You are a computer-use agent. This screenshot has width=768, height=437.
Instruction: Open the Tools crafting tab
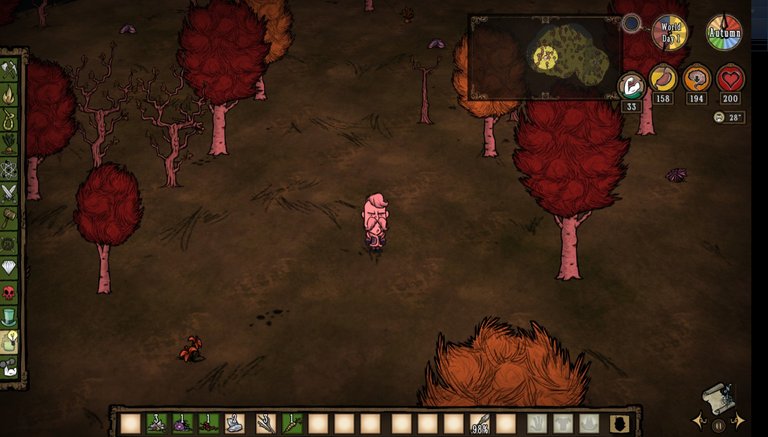click(x=10, y=70)
